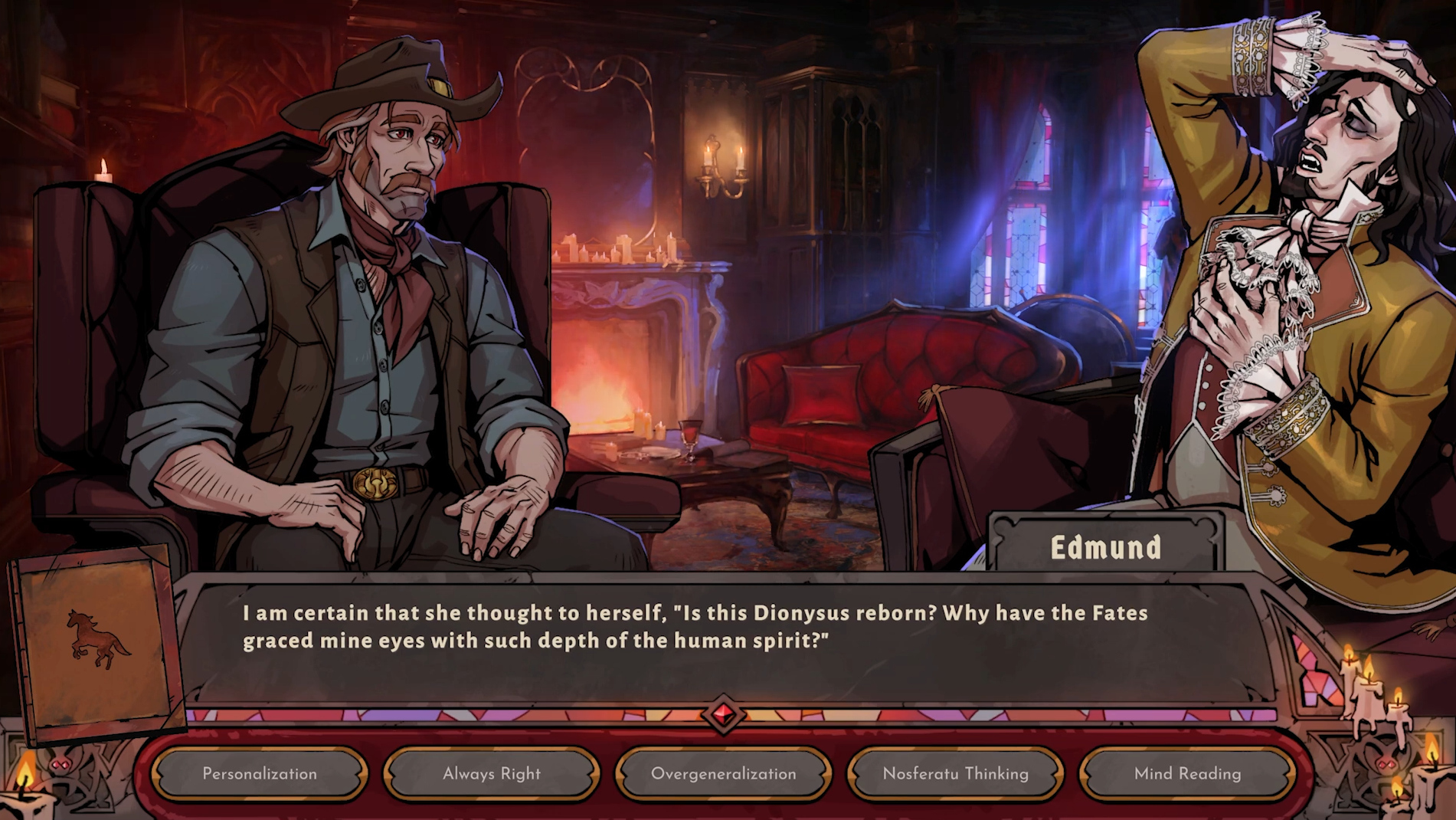
Task: Pick Overgeneralization as the answer
Action: pos(723,774)
